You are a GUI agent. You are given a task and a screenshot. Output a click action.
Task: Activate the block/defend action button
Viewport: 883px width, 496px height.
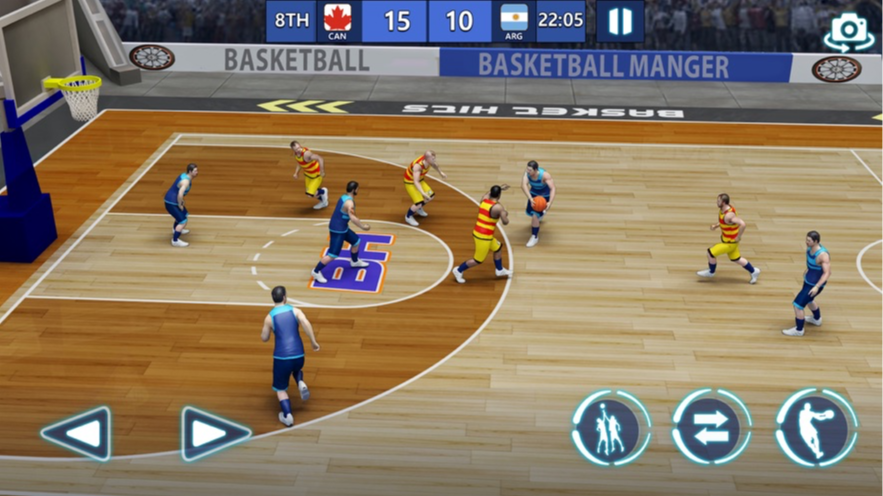(611, 428)
